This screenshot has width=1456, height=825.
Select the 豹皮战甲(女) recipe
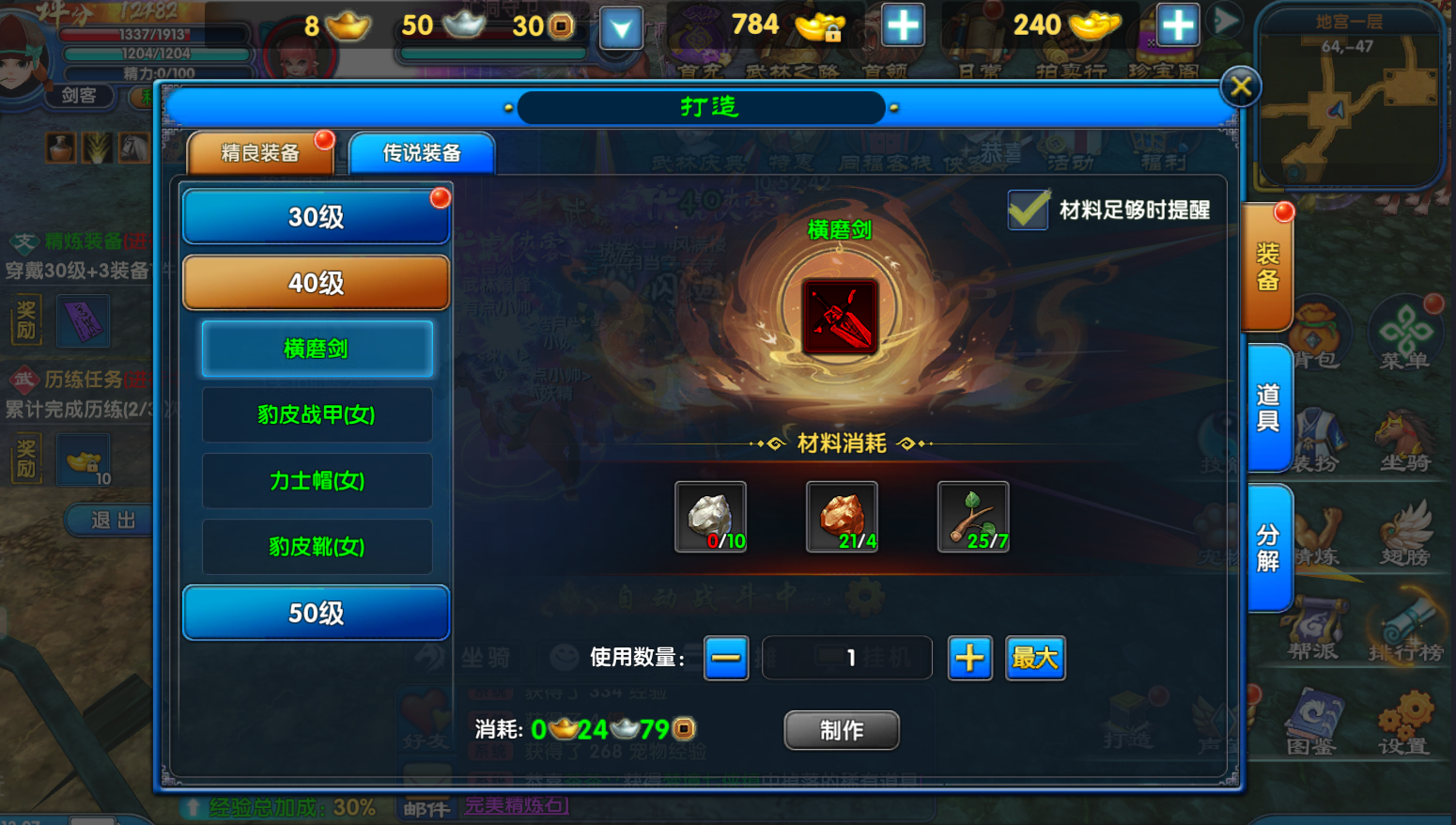(x=317, y=414)
